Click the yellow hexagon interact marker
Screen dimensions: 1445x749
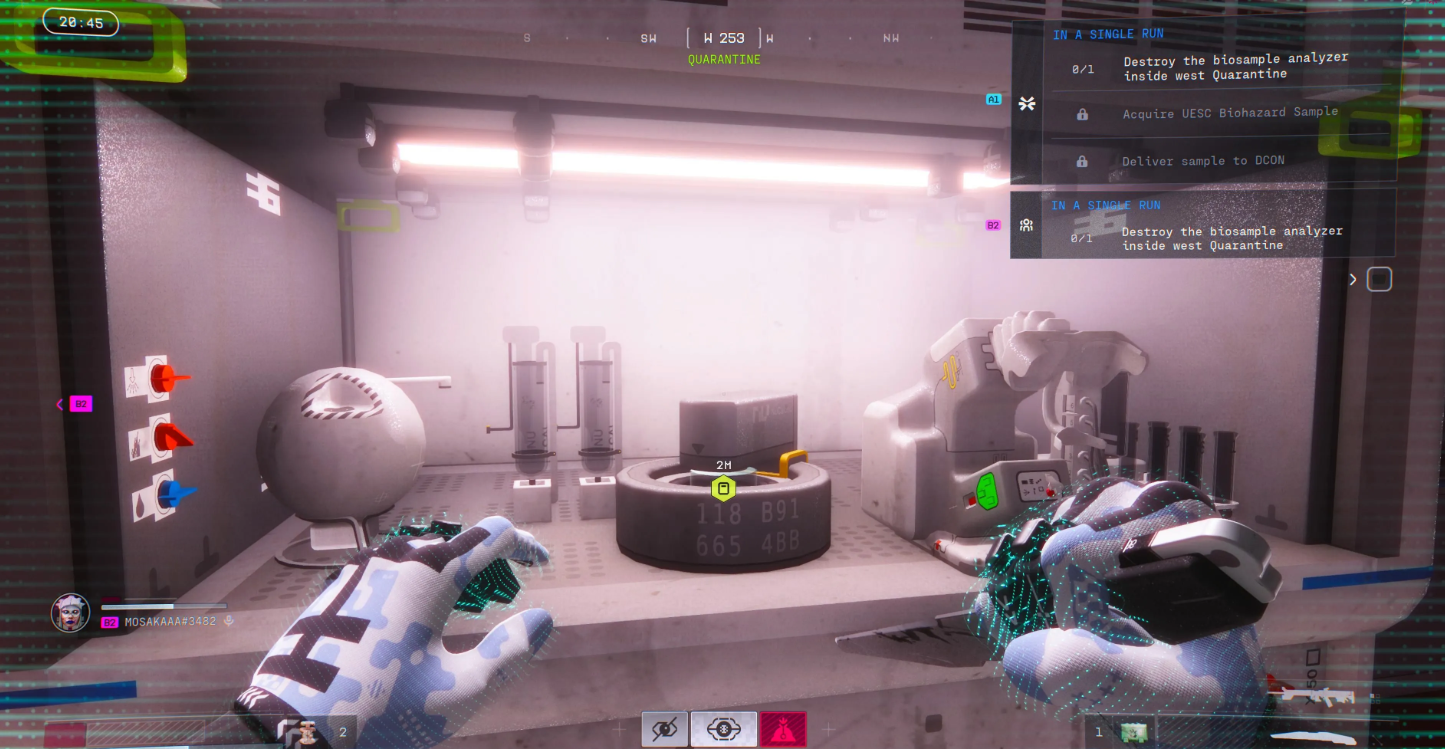click(x=723, y=489)
